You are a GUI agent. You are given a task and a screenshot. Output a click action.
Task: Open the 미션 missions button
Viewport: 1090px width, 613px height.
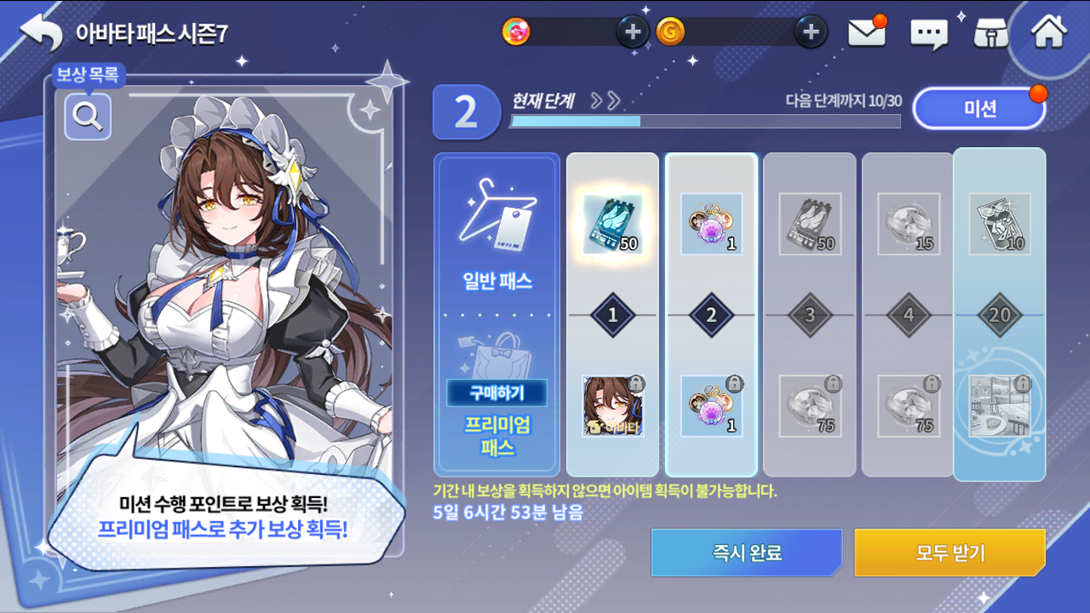tap(979, 109)
